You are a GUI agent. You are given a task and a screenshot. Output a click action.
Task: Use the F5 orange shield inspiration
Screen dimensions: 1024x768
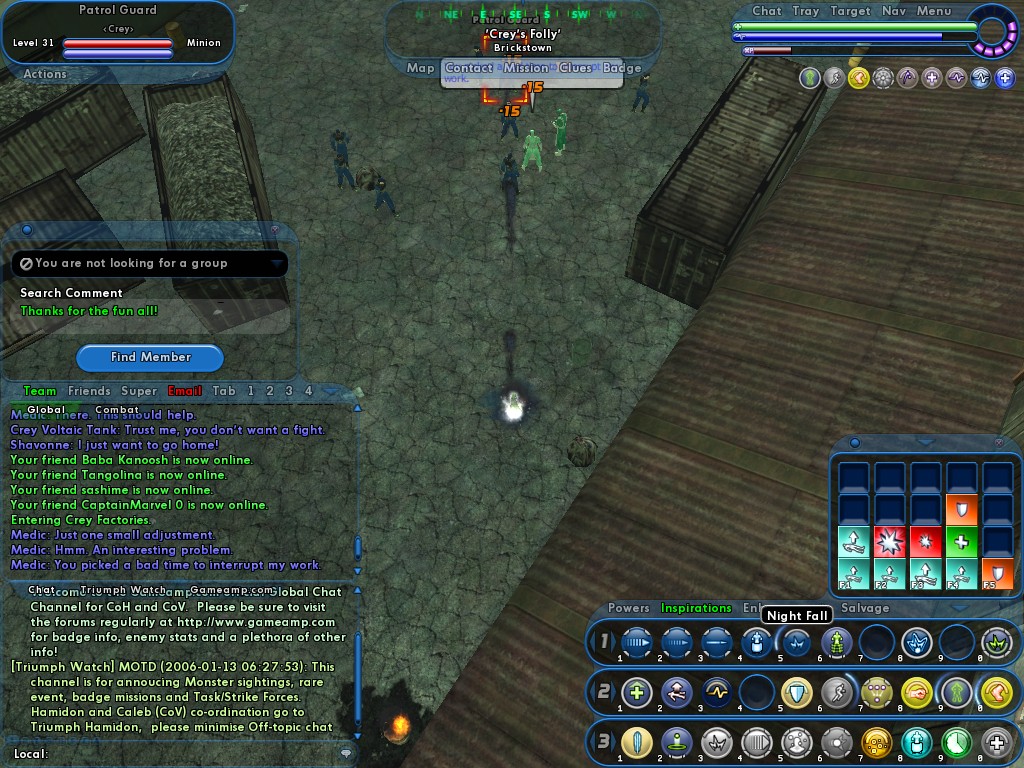tap(997, 574)
